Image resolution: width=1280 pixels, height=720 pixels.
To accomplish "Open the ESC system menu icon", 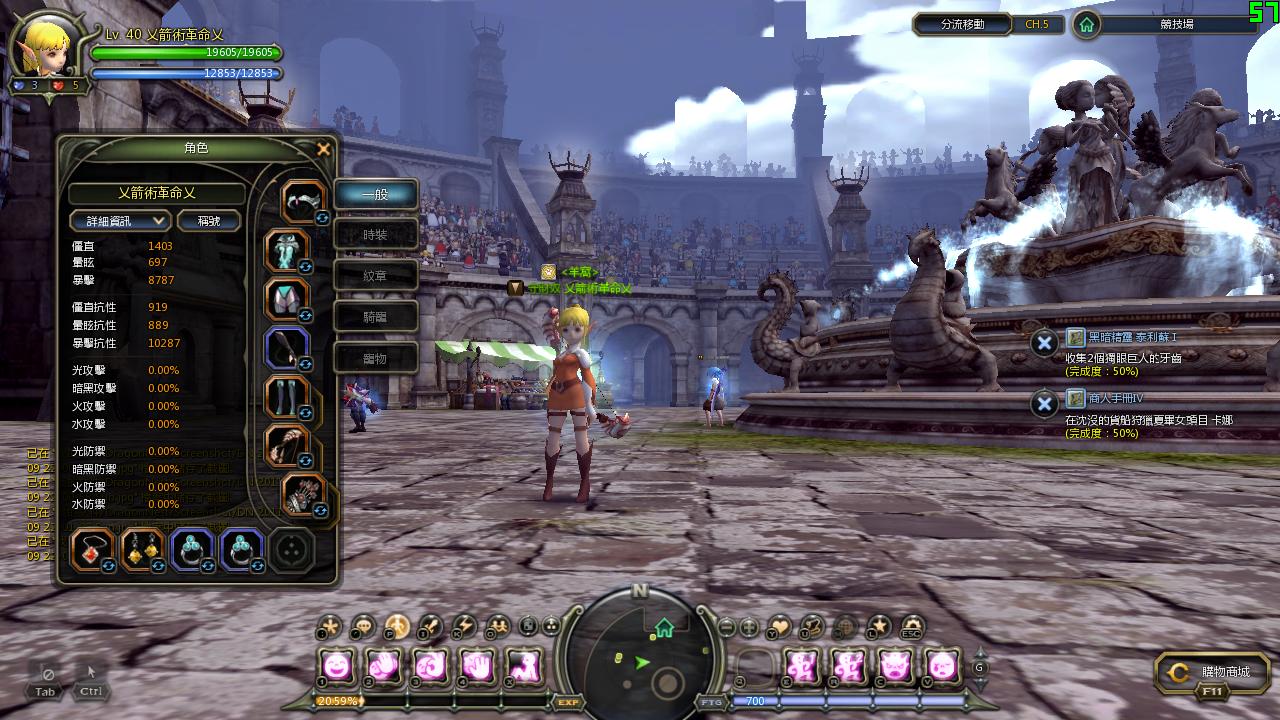I will 911,627.
